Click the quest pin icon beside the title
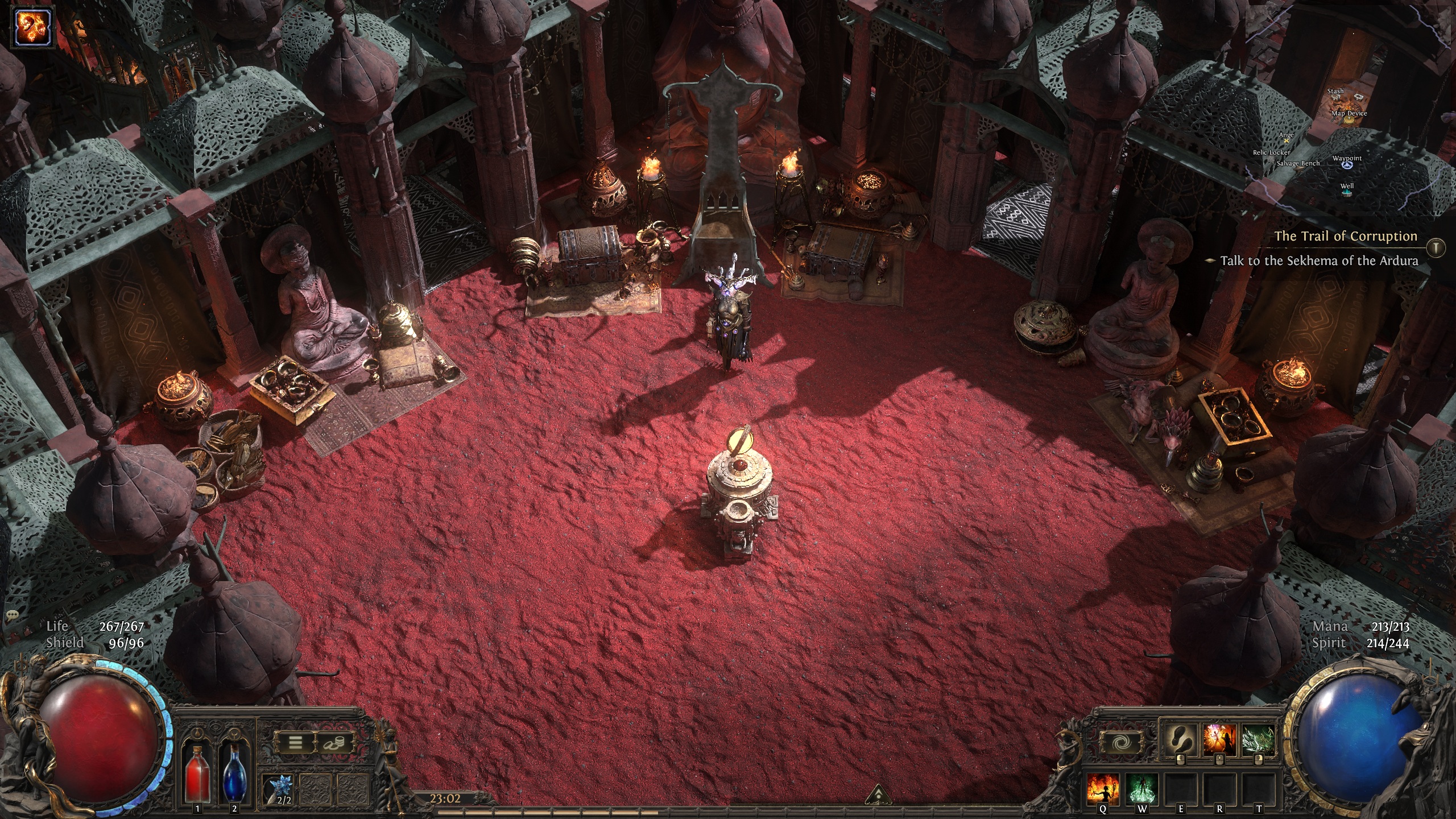Screen dimensions: 1456x819 (x=1437, y=246)
